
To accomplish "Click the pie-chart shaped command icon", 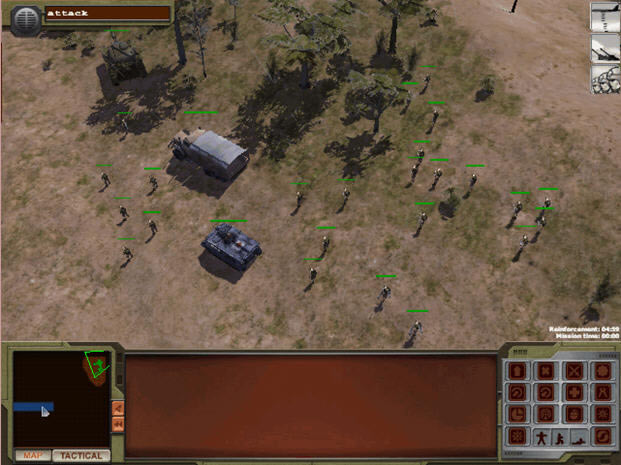I will 518,415.
